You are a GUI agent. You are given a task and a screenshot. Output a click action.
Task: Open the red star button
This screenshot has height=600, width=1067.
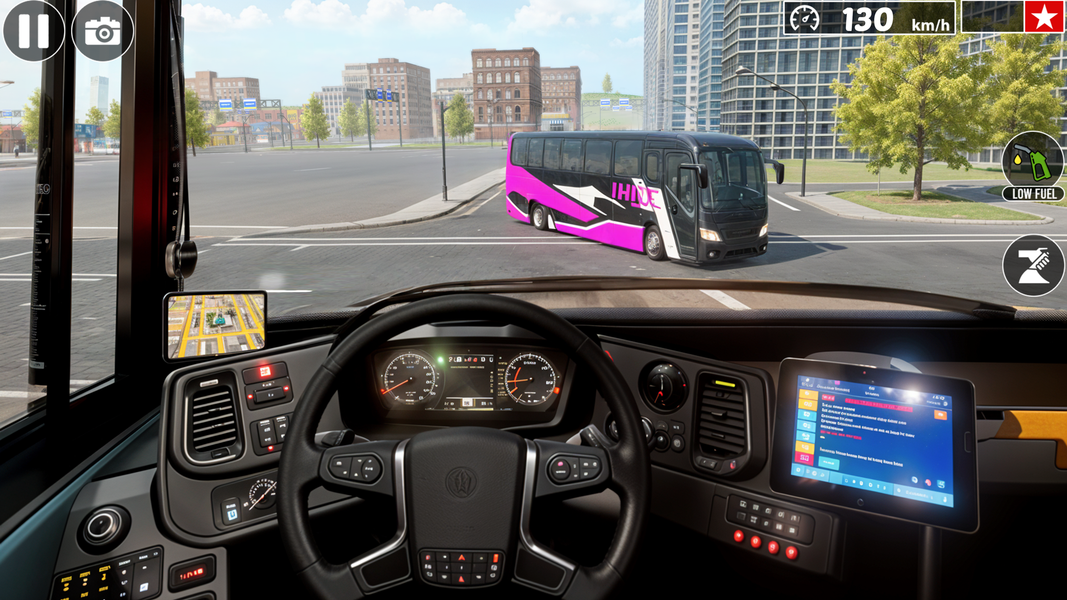(1044, 17)
